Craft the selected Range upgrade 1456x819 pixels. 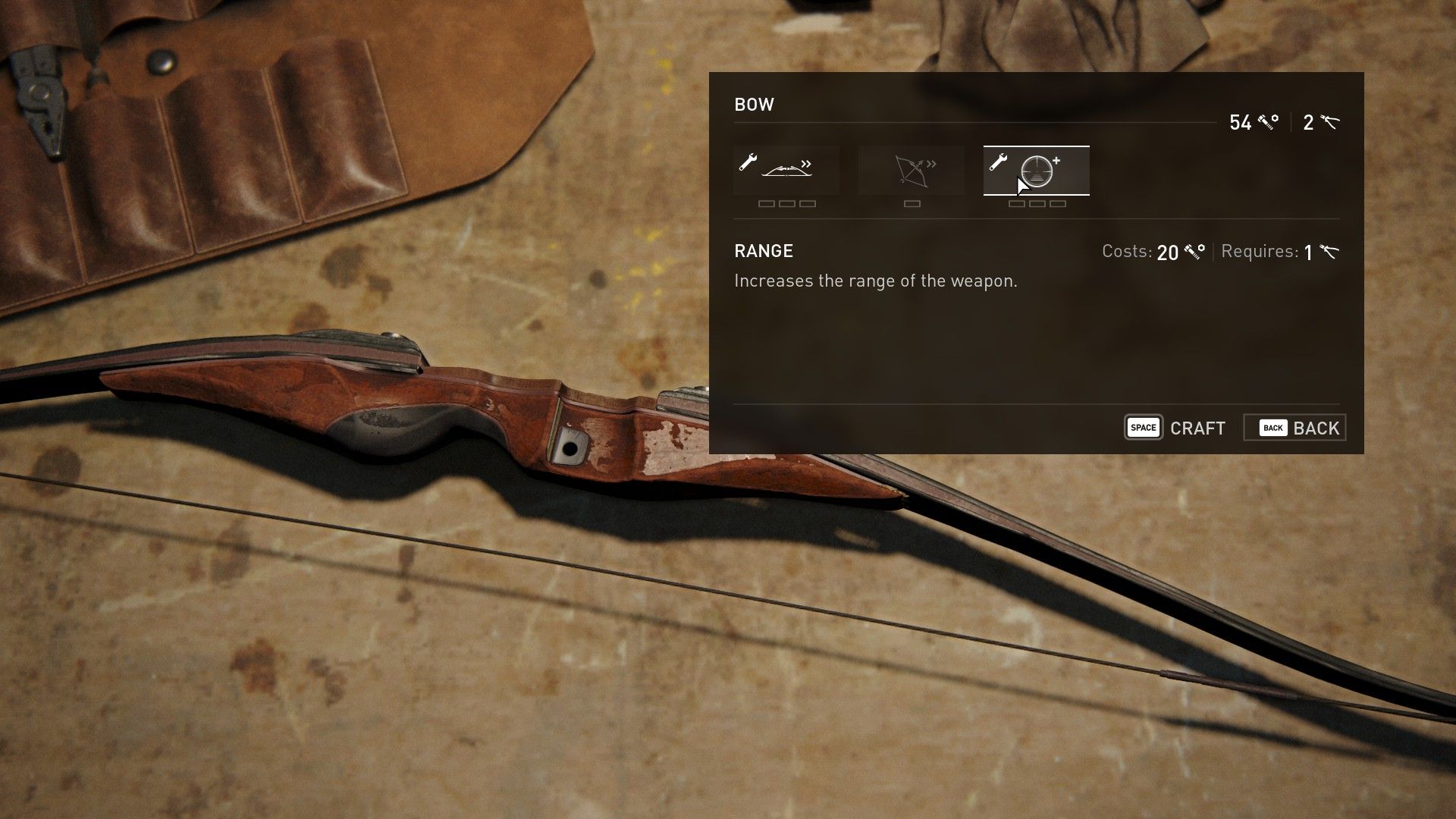point(1175,428)
